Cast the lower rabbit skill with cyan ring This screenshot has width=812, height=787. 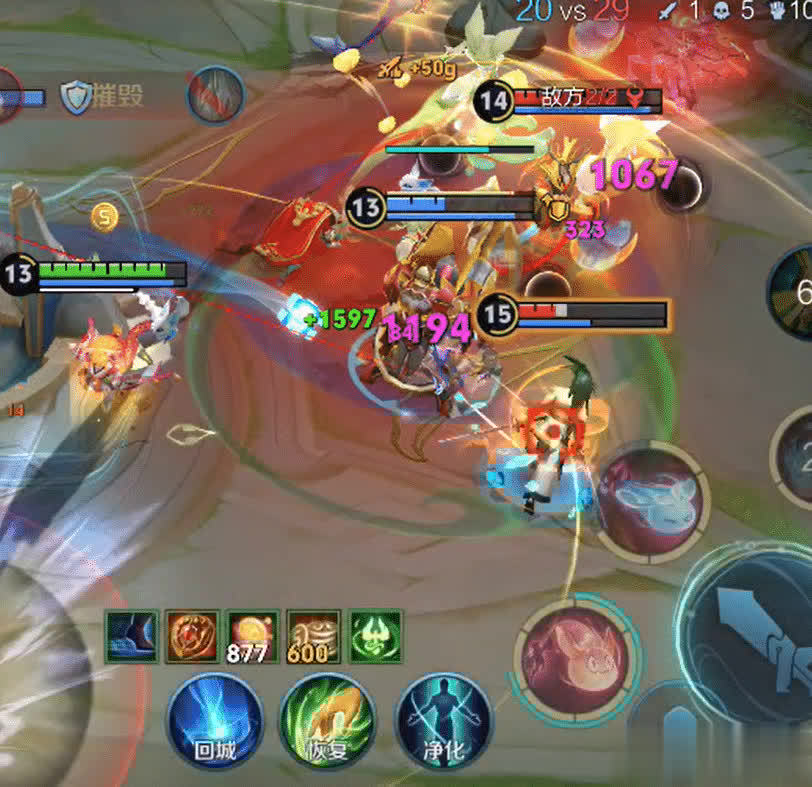[x=578, y=656]
